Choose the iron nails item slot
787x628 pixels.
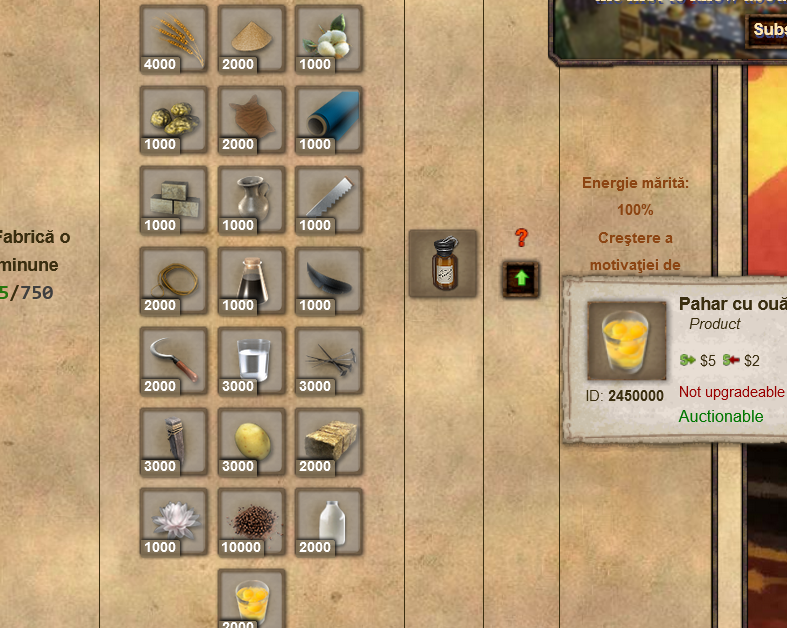[x=329, y=361]
